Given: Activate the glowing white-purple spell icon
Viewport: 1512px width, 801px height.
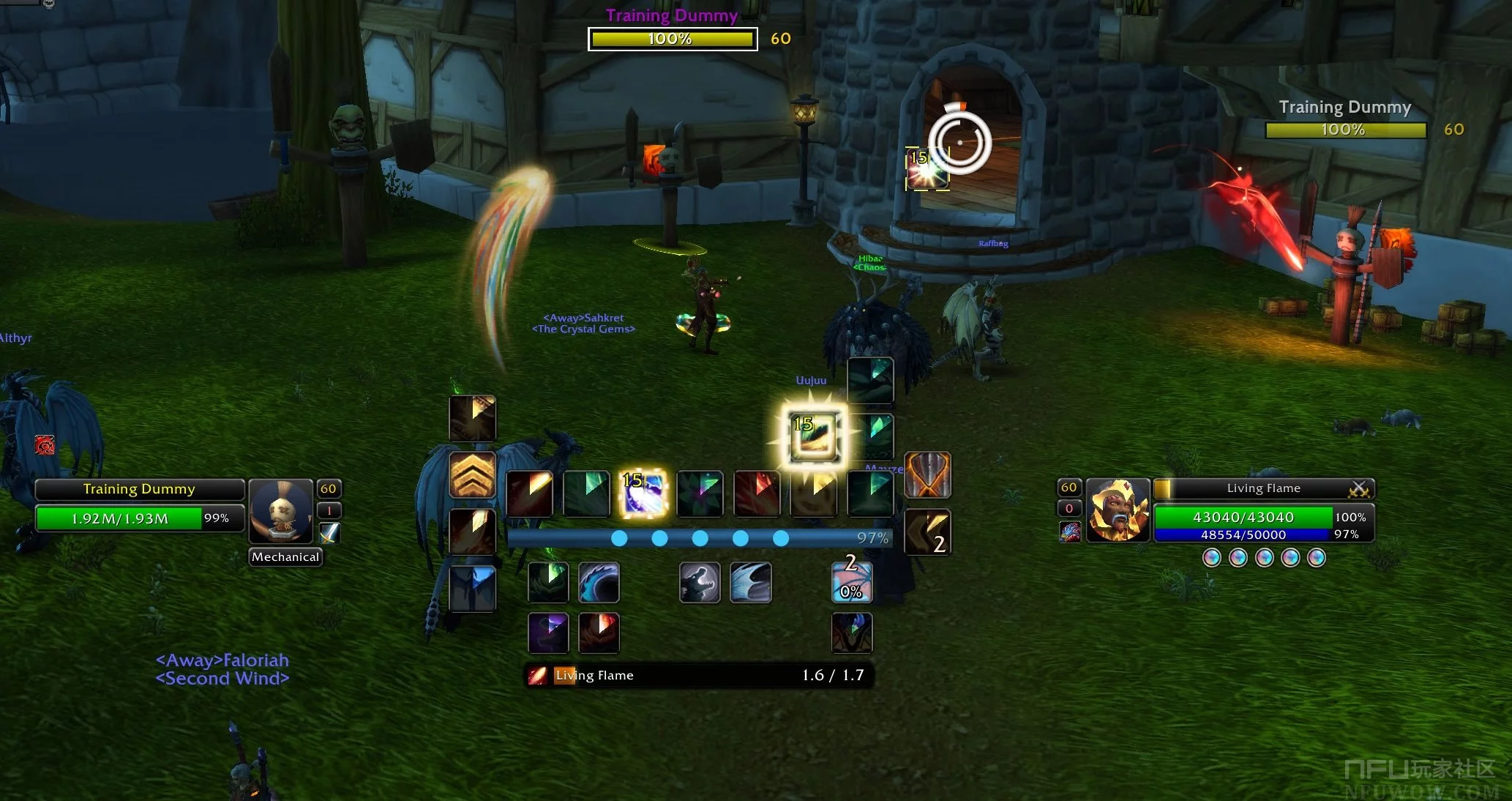Looking at the screenshot, I should 643,493.
